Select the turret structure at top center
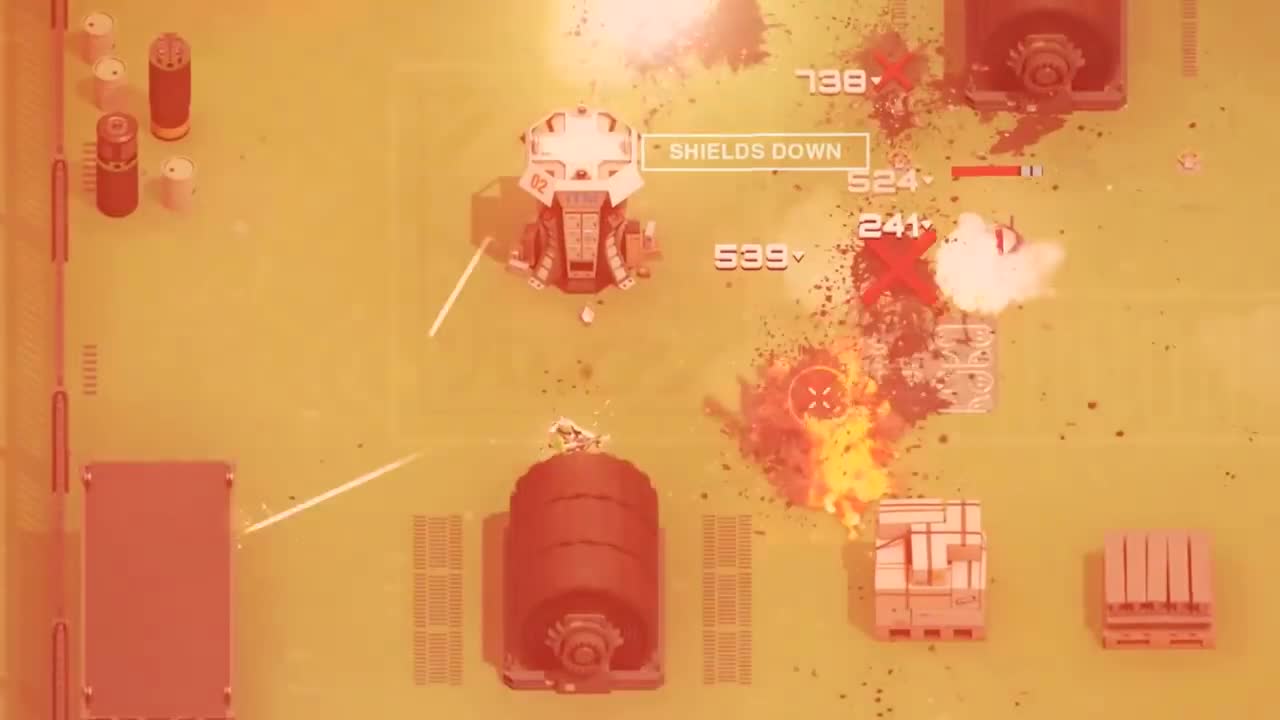Image resolution: width=1280 pixels, height=720 pixels. coord(580,200)
